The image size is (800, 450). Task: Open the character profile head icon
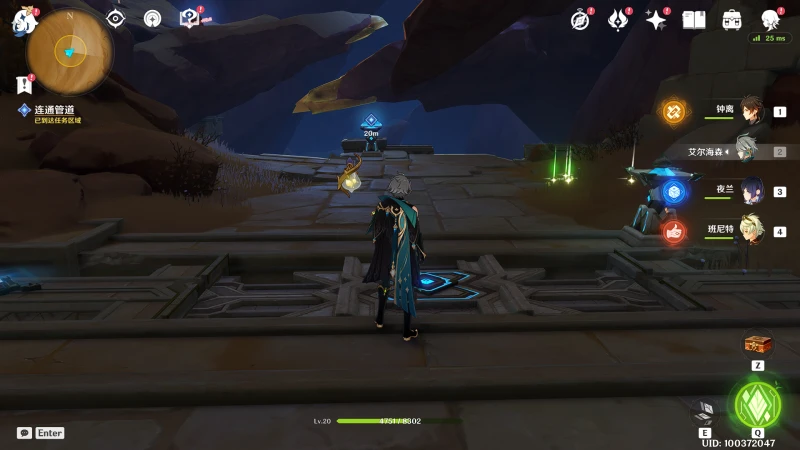coord(770,20)
